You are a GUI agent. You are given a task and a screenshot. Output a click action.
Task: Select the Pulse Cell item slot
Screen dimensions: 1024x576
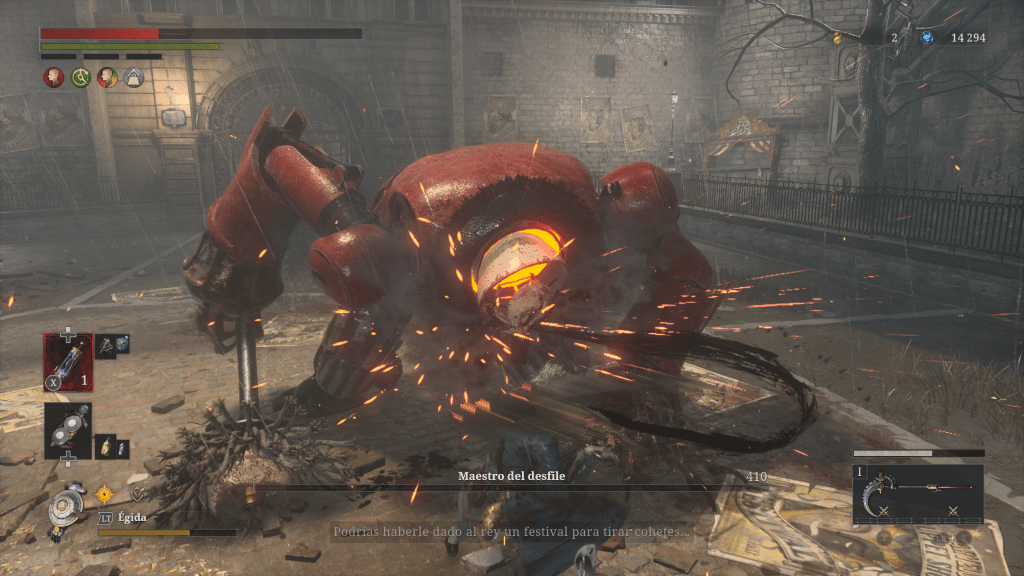coord(68,360)
